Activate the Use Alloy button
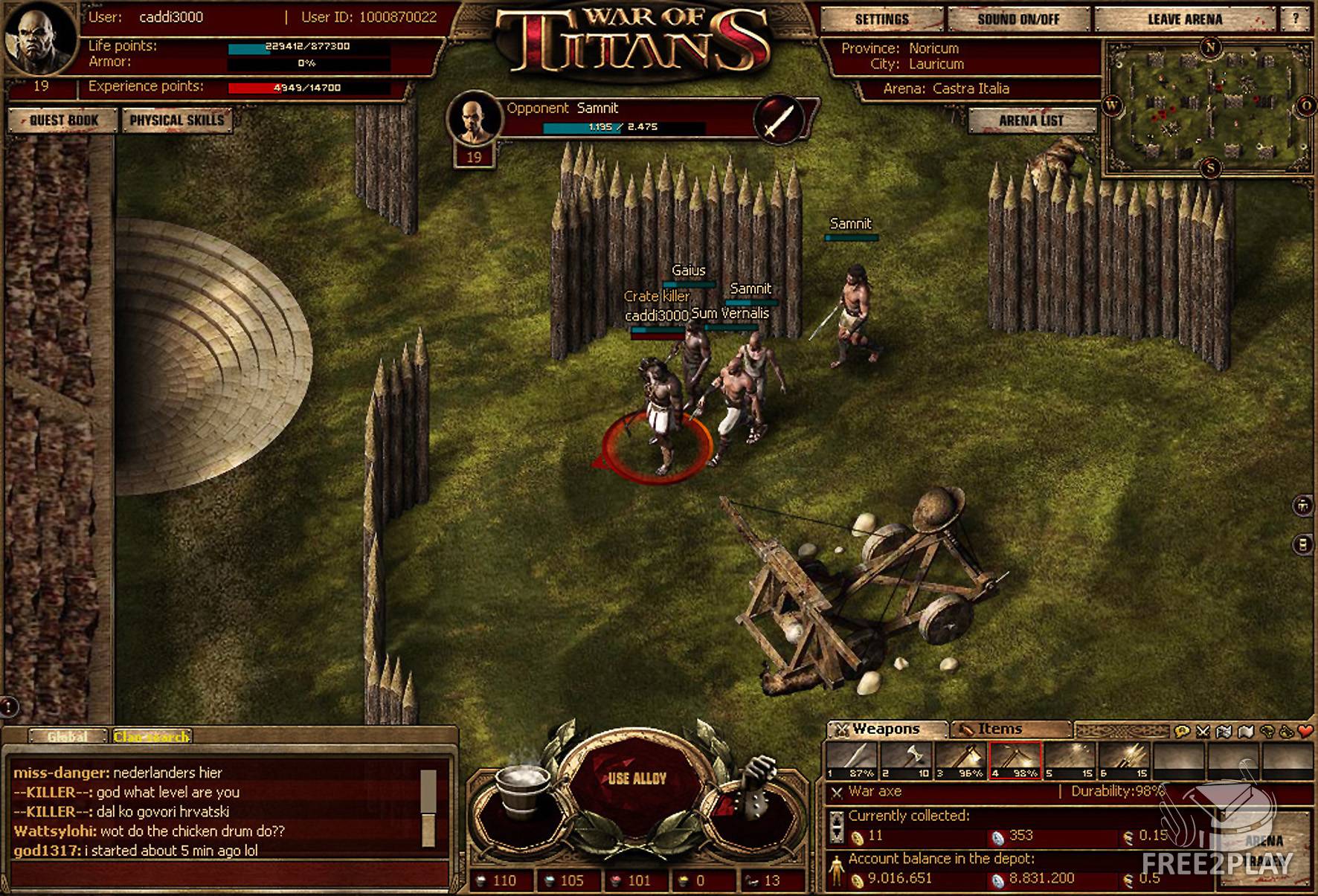 pyautogui.click(x=637, y=779)
